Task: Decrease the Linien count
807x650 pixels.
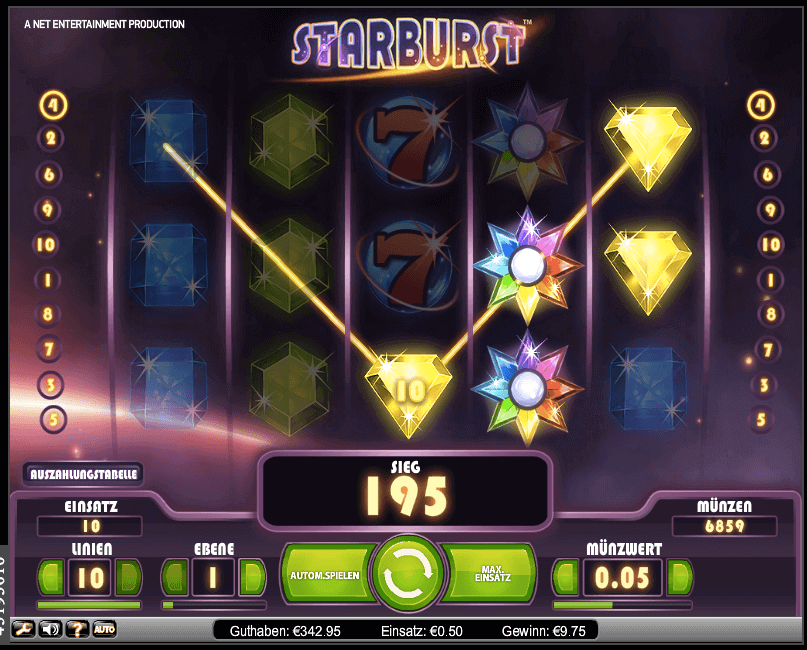Action: click(x=50, y=577)
